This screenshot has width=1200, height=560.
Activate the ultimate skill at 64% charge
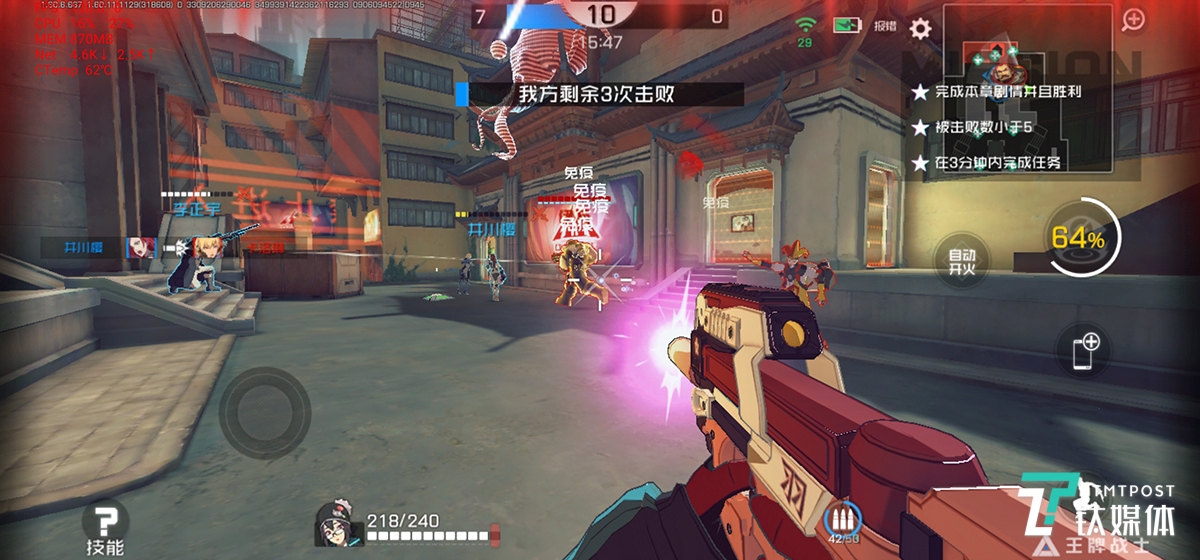[x=1077, y=239]
